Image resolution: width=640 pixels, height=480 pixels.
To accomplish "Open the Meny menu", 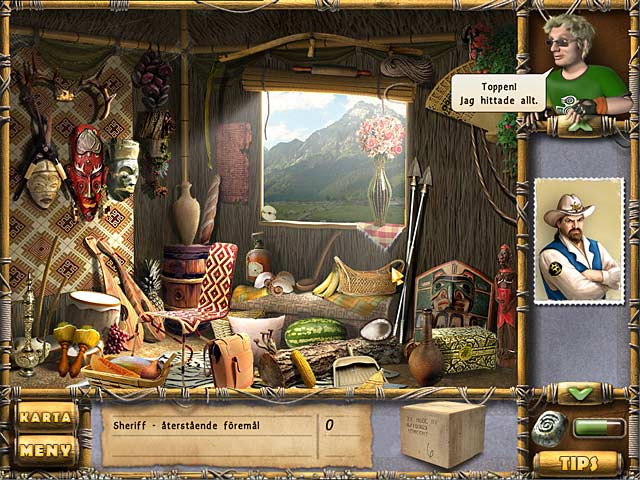I will pyautogui.click(x=46, y=450).
